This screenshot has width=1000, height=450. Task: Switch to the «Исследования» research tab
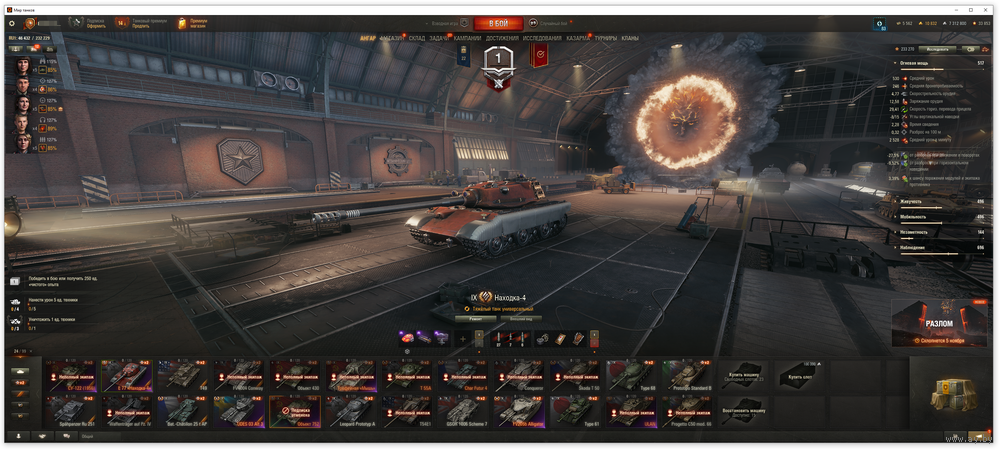point(542,38)
